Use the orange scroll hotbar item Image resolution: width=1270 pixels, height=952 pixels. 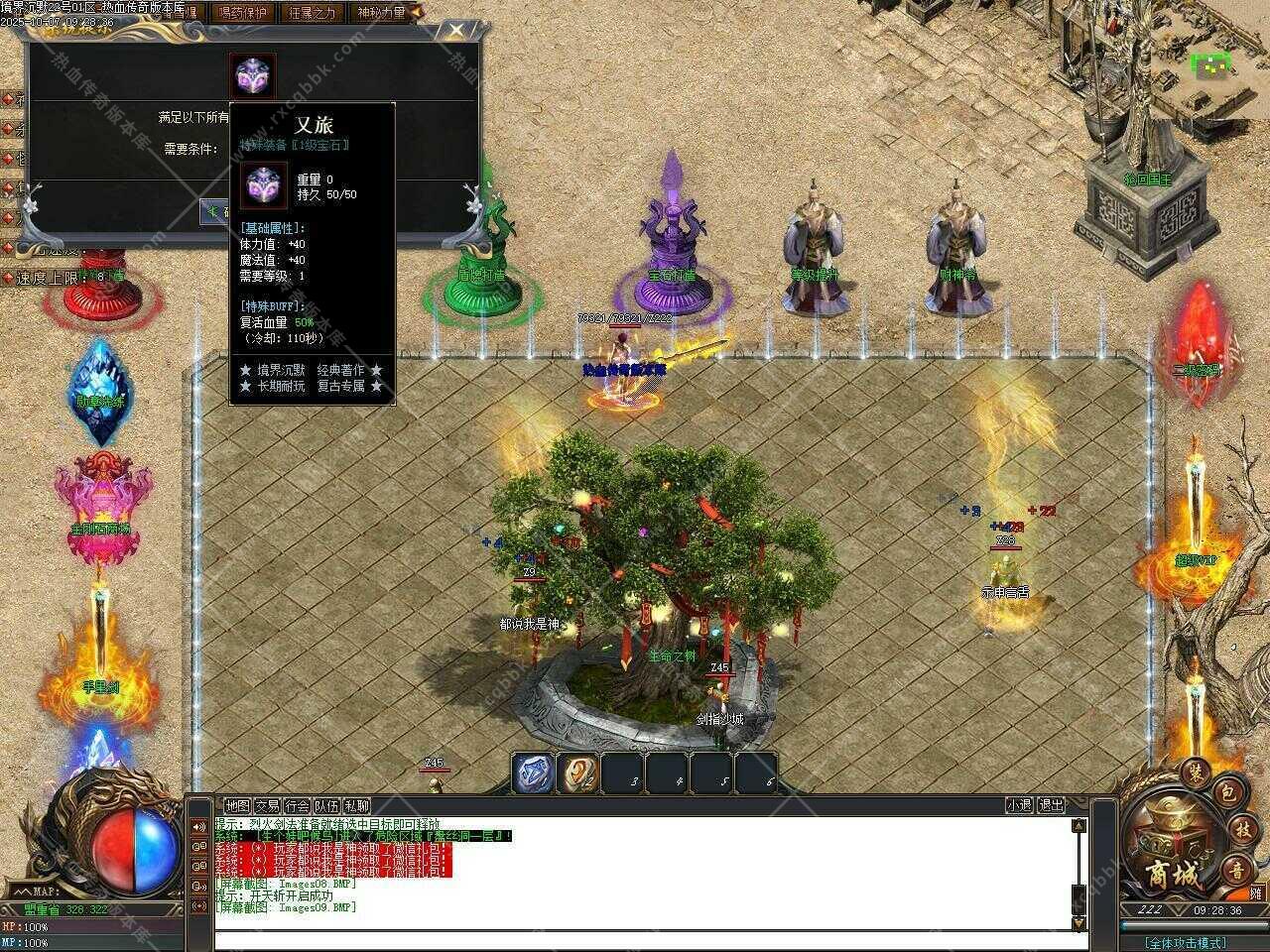point(577,774)
